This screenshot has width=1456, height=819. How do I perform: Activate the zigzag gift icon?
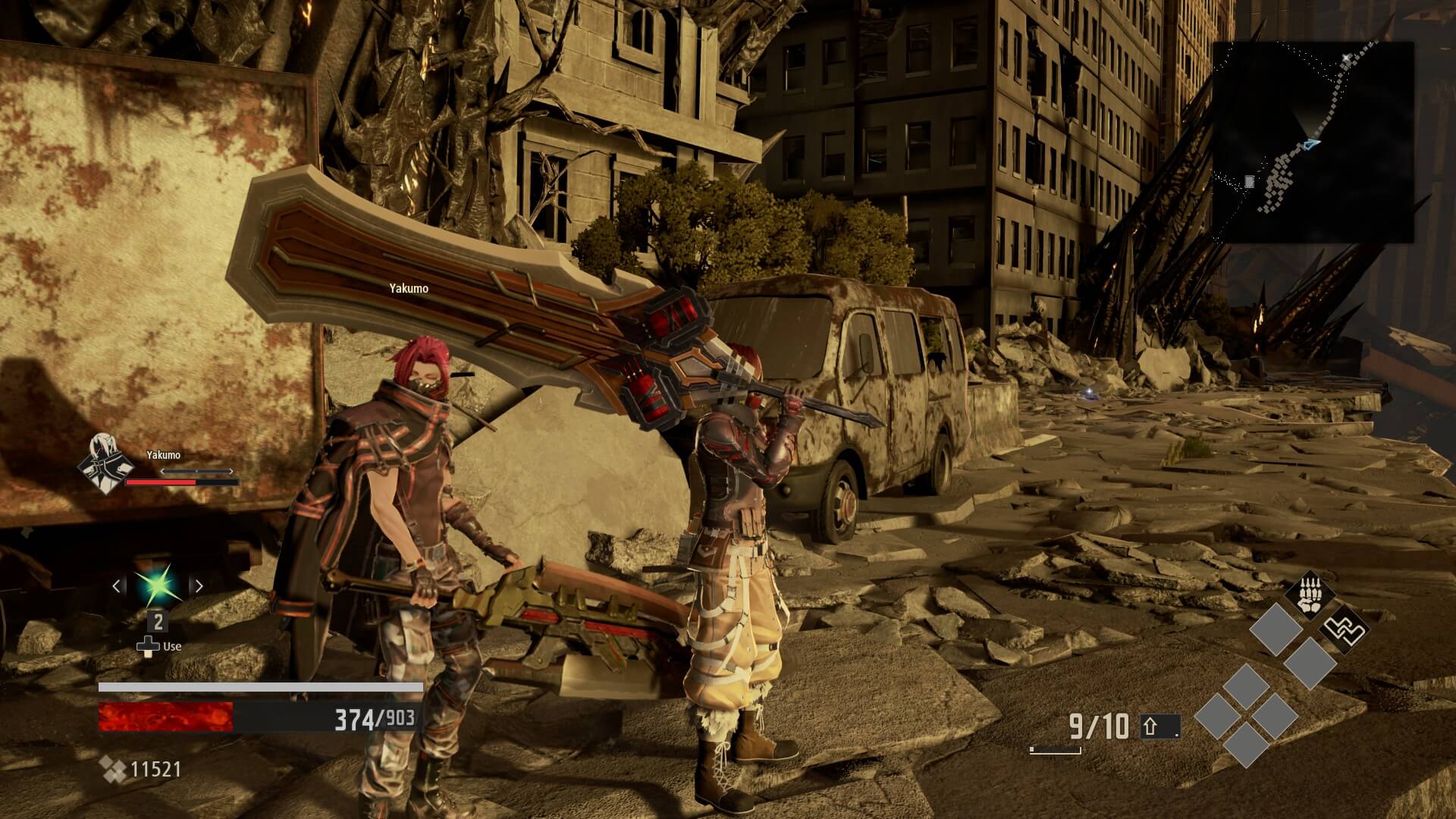pyautogui.click(x=1345, y=628)
